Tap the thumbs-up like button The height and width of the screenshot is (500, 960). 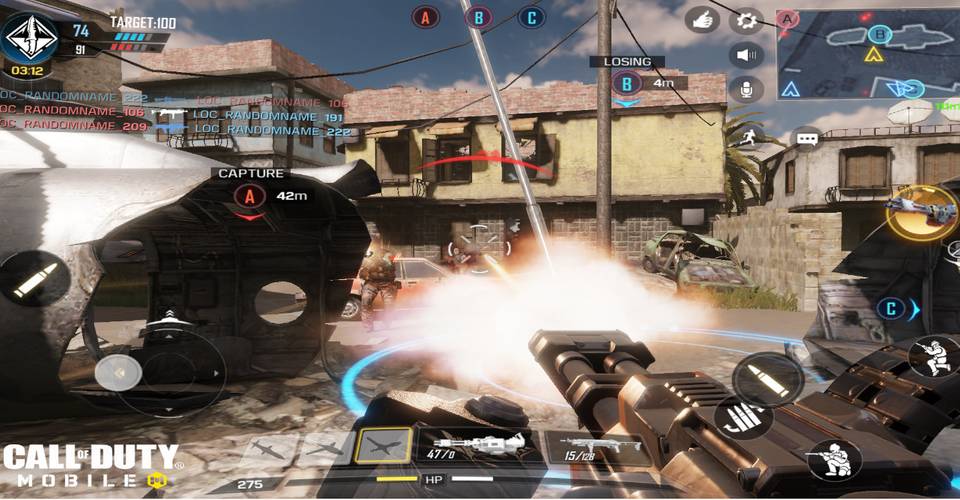[701, 19]
